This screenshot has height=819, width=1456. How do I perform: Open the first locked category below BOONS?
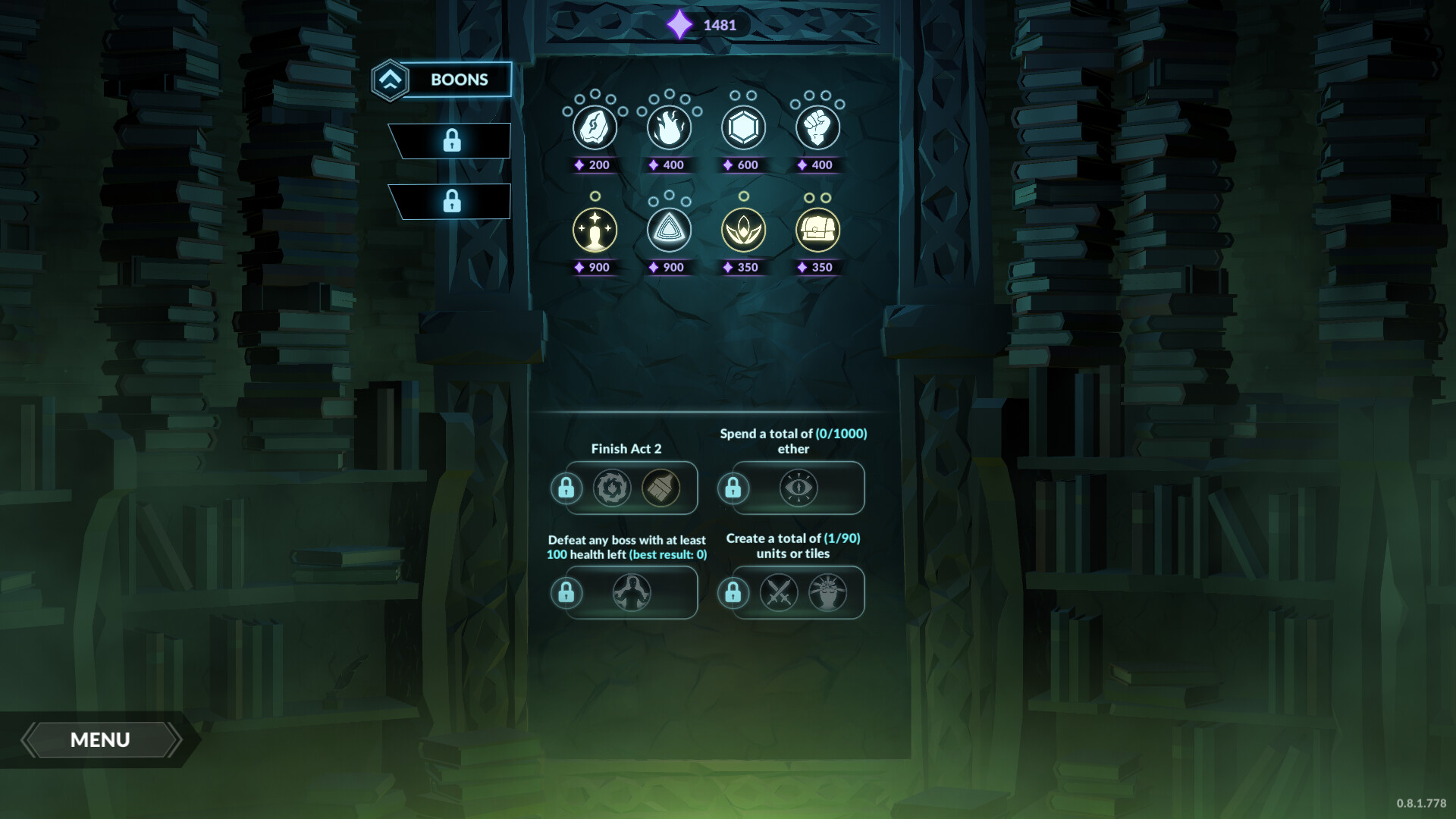tap(453, 139)
